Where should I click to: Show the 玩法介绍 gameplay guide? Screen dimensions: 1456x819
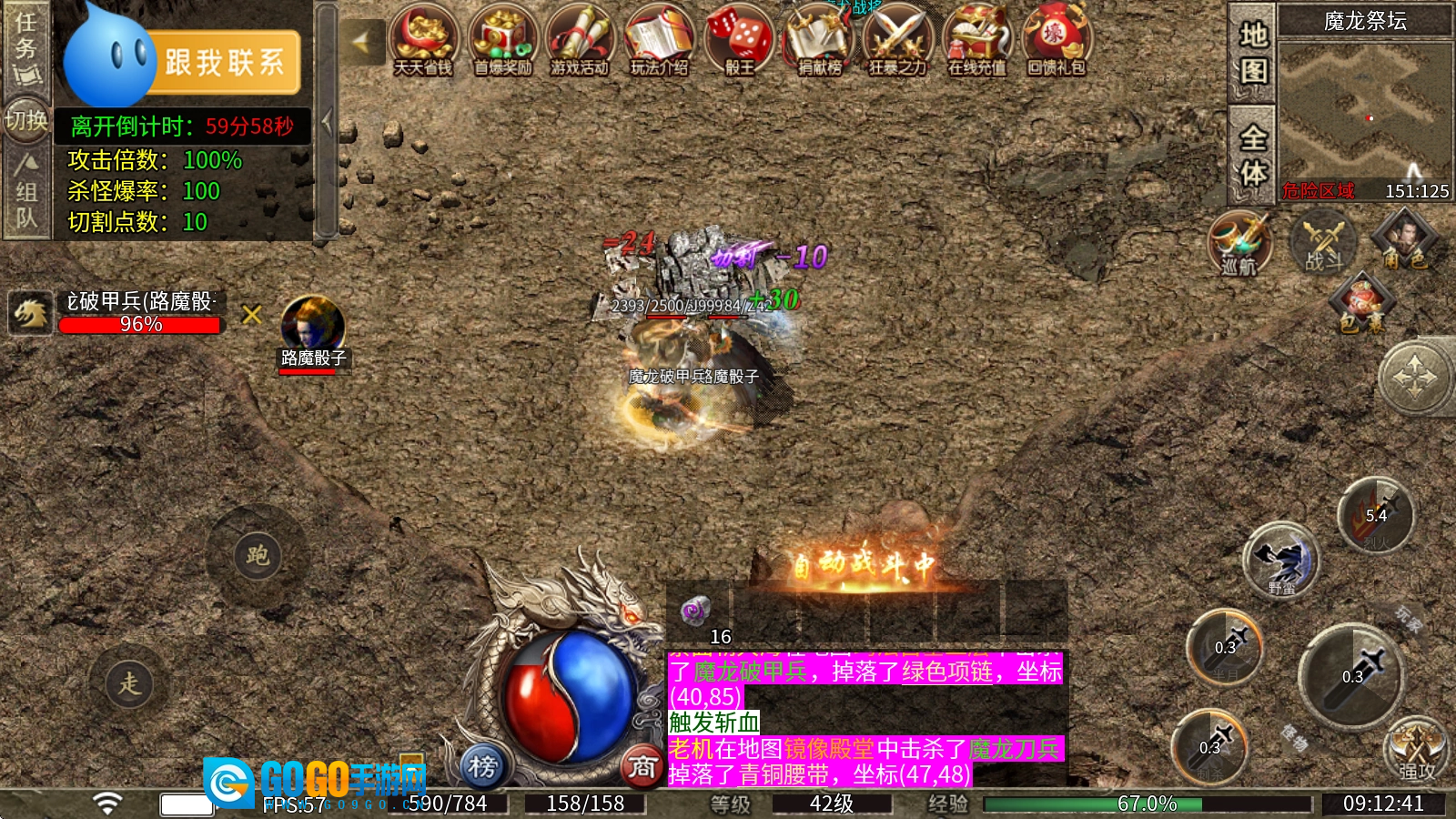659,41
